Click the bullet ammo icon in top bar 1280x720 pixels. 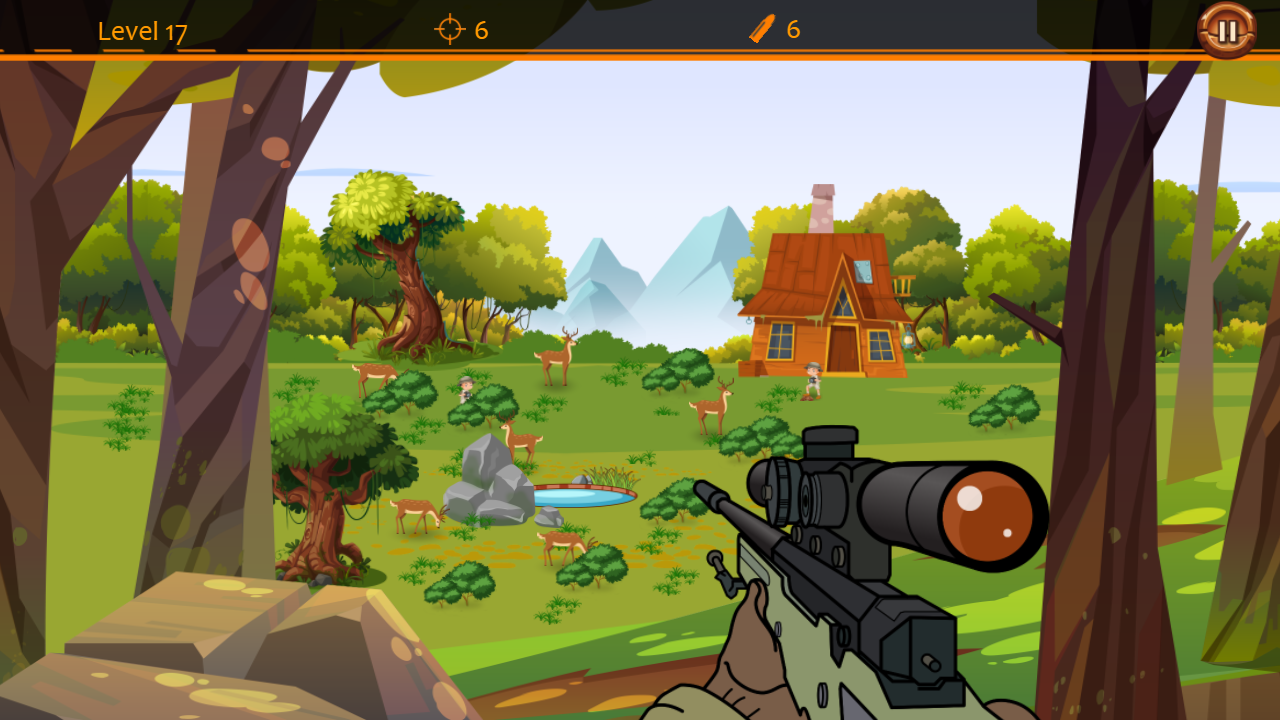tap(763, 29)
